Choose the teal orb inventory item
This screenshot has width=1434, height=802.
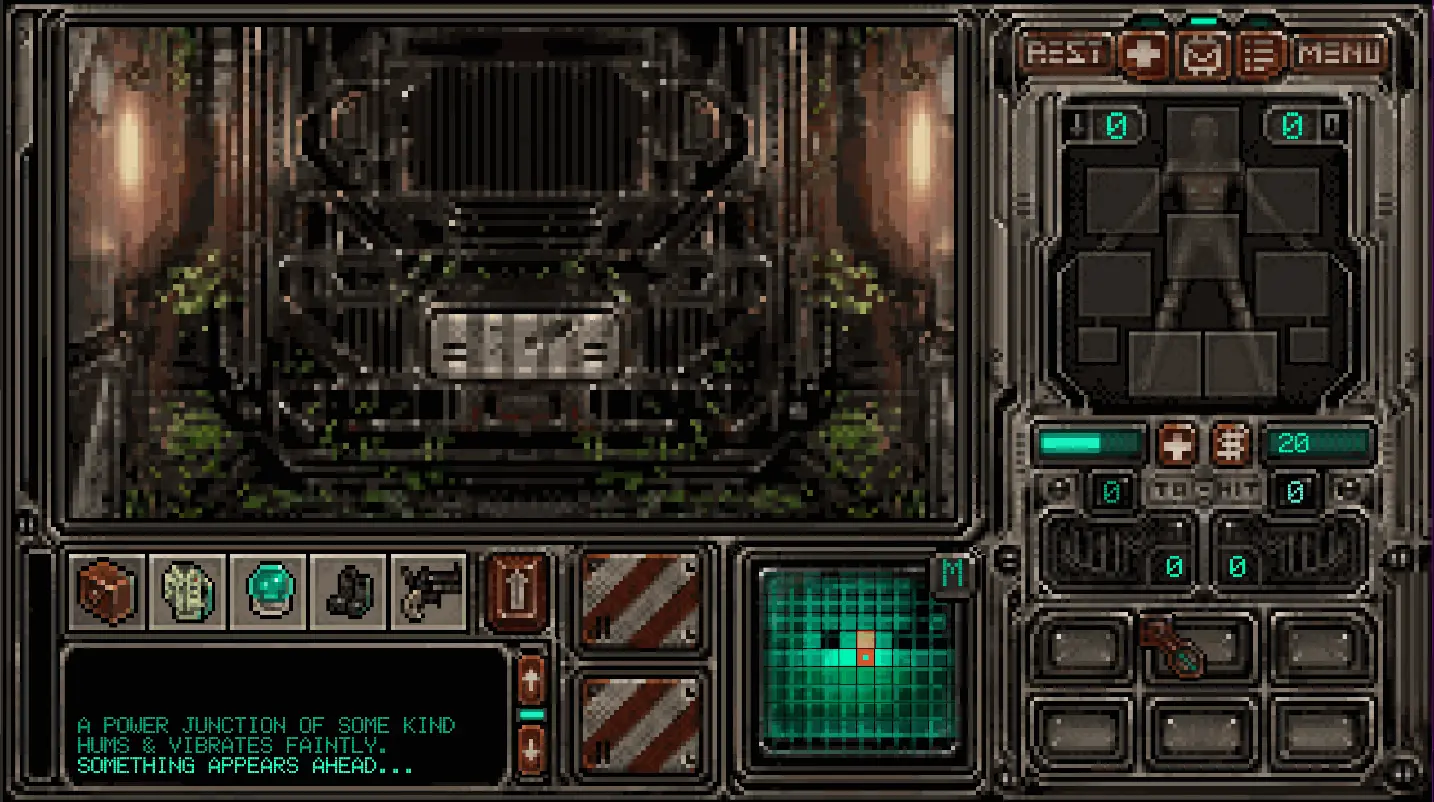tap(269, 592)
